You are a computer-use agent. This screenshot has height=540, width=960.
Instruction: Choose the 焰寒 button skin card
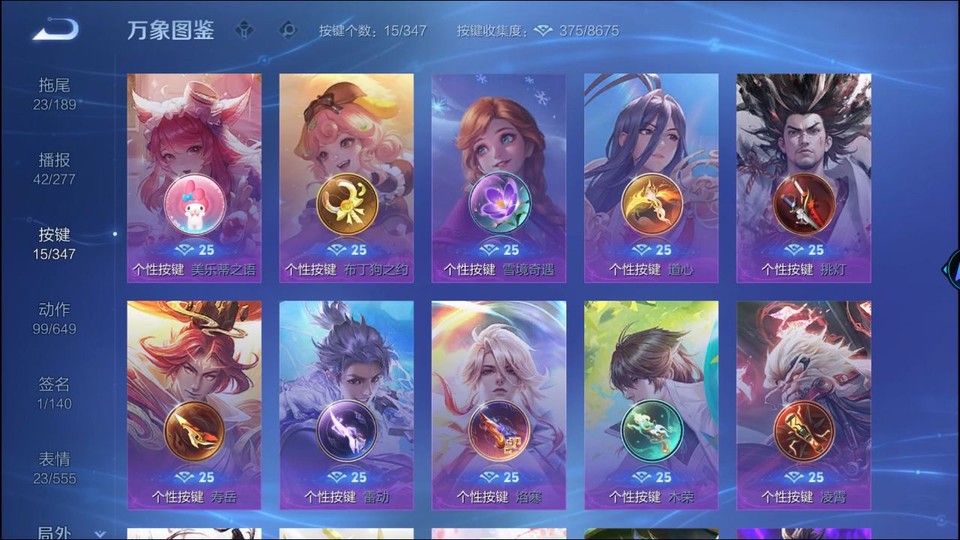point(498,405)
